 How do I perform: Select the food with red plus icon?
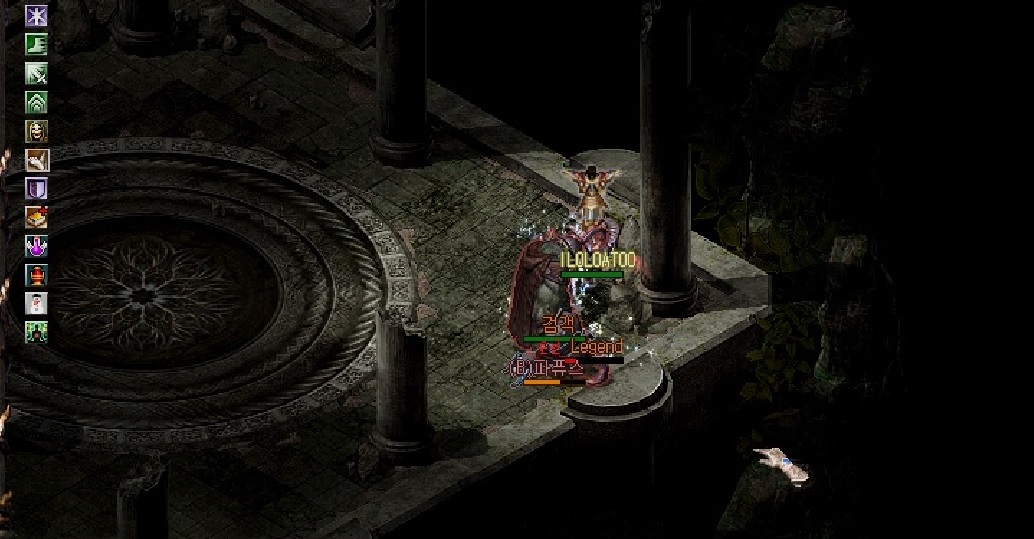tap(37, 217)
